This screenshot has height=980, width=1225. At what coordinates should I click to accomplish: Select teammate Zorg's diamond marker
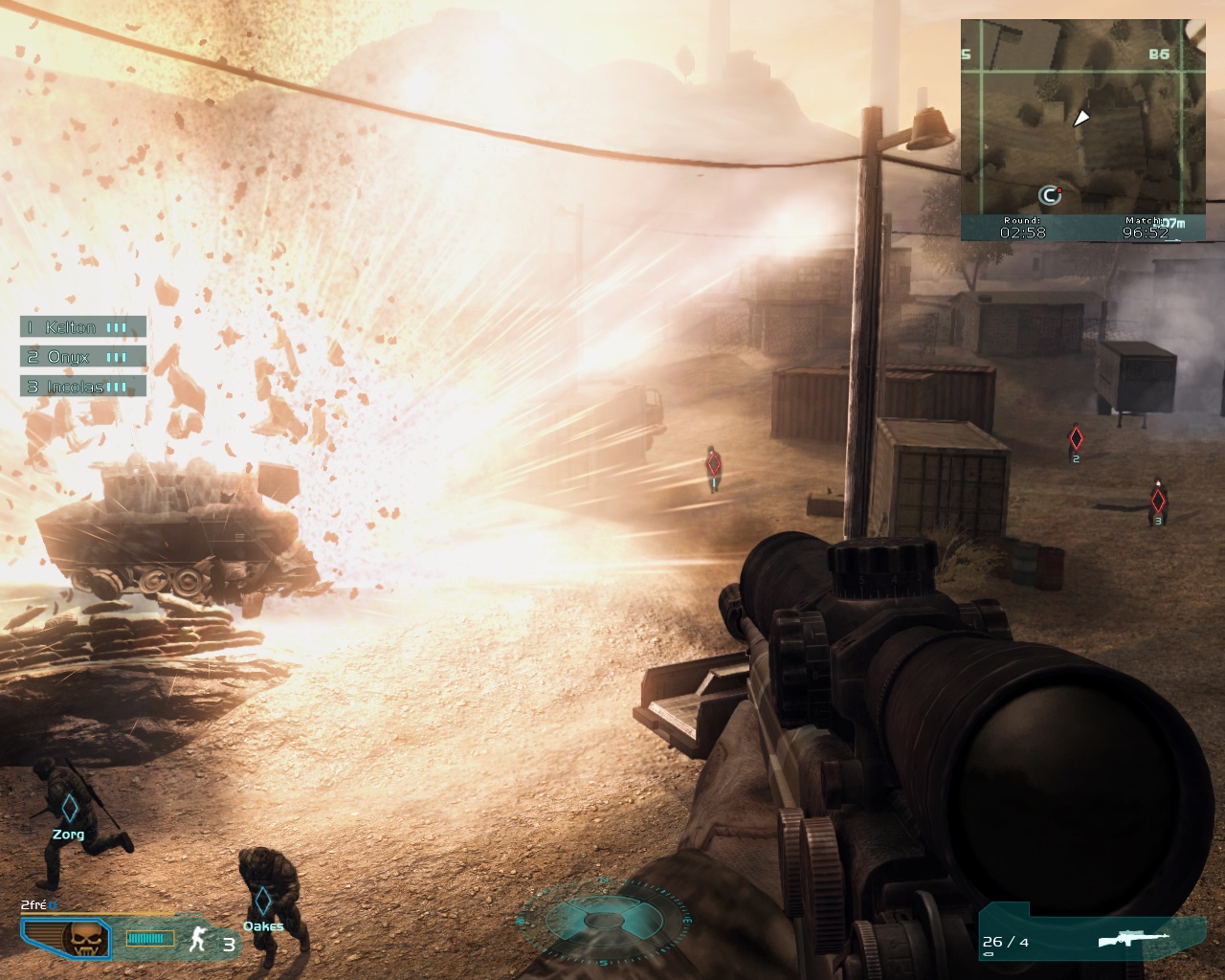coord(69,809)
